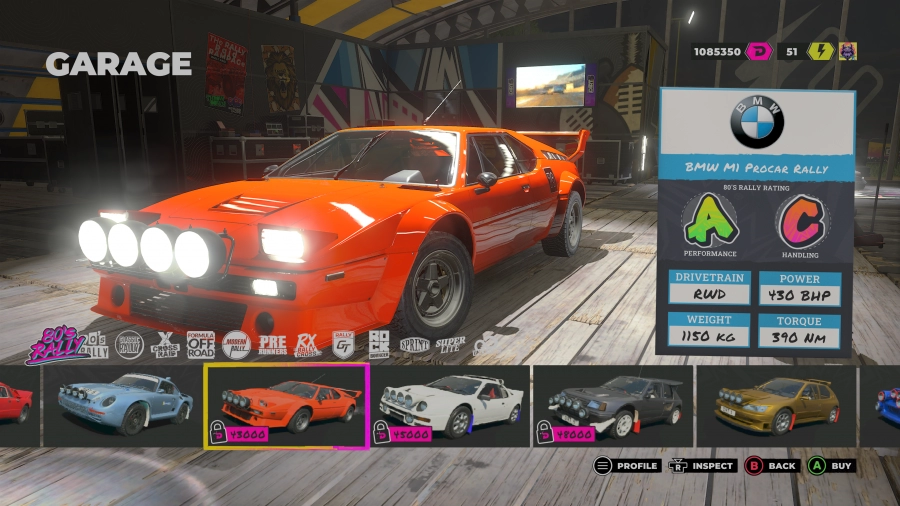Choose the Super Lite category
Screen dimensions: 900x506
[450, 345]
